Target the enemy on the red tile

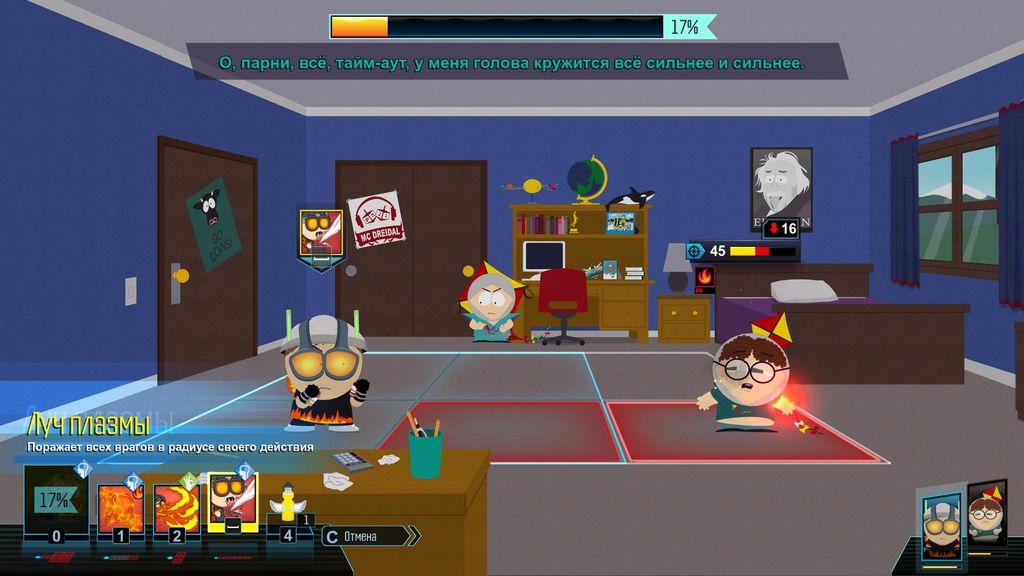(744, 385)
